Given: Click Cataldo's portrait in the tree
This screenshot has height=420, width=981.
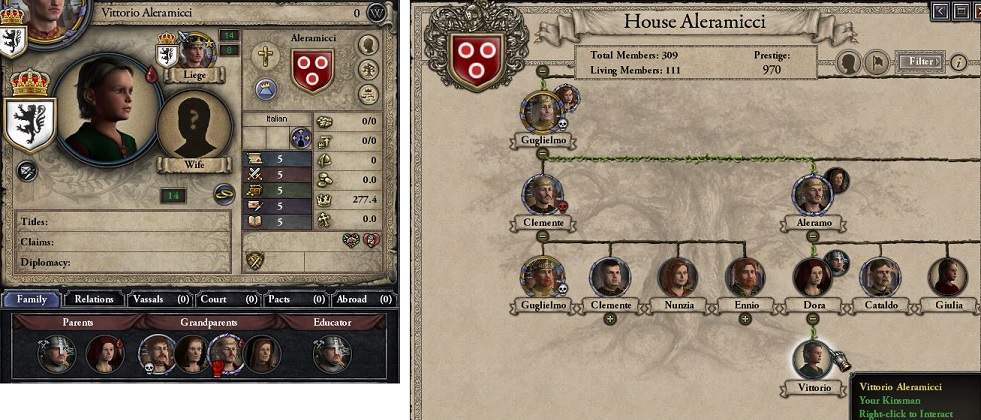Looking at the screenshot, I should click(880, 277).
